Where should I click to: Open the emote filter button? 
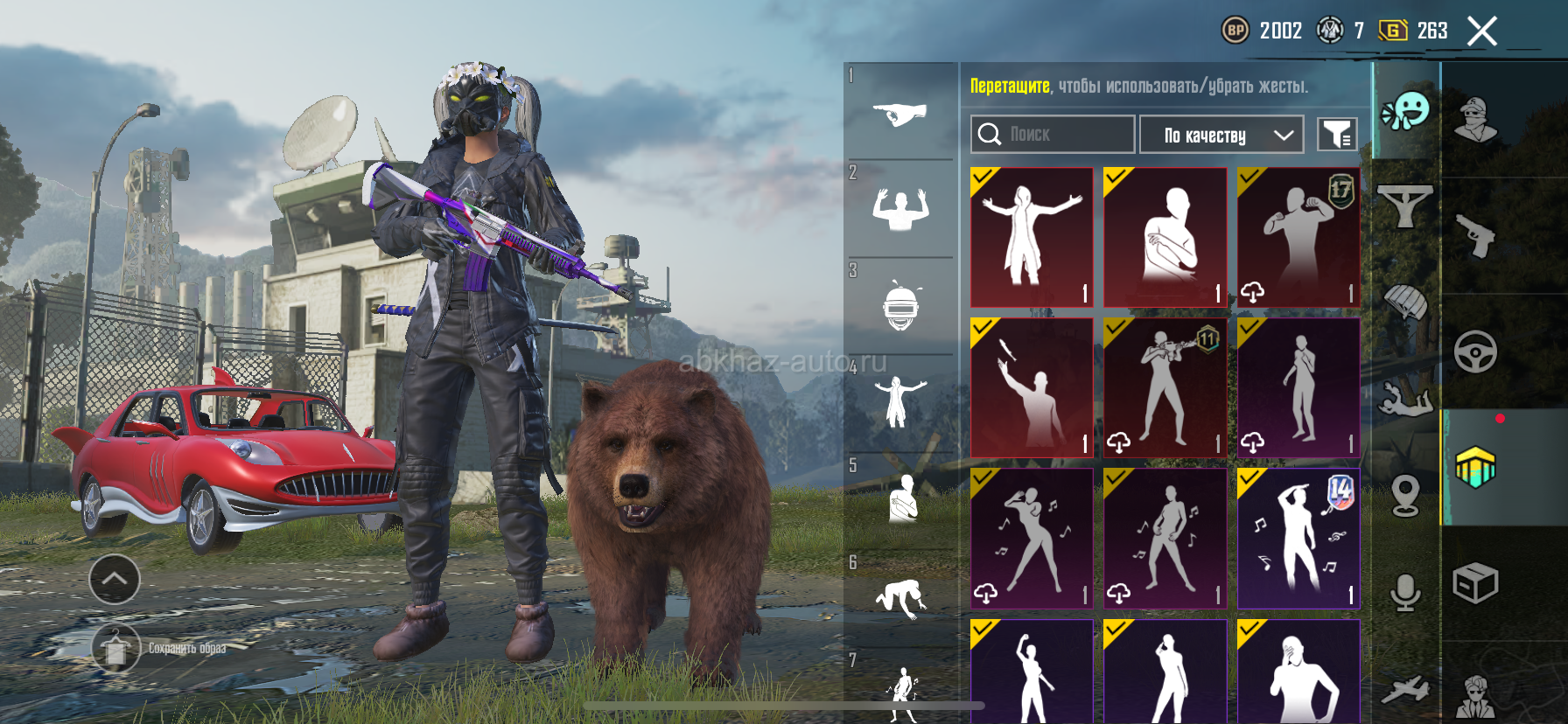(x=1337, y=135)
